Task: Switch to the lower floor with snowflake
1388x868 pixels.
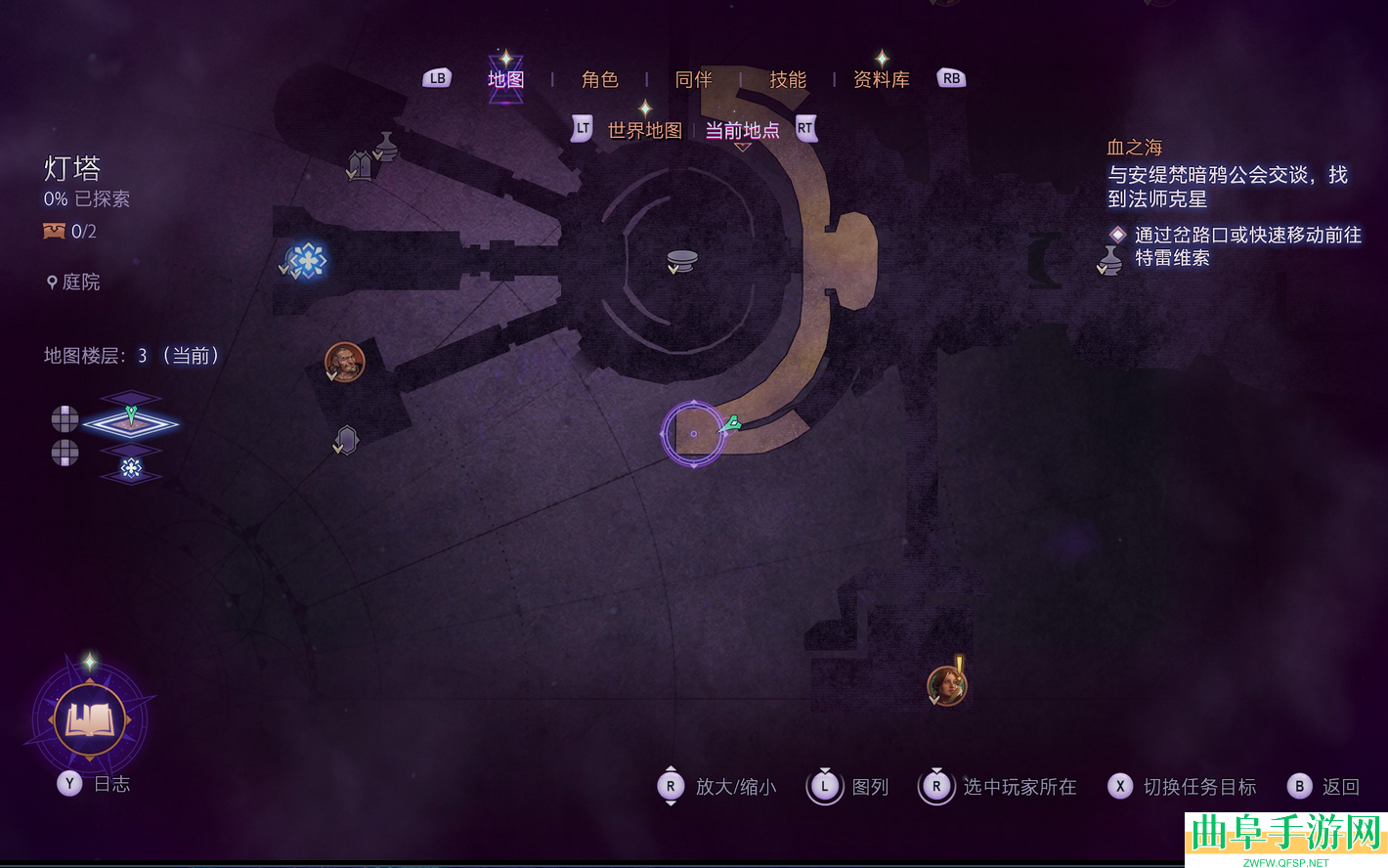Action: (x=131, y=468)
